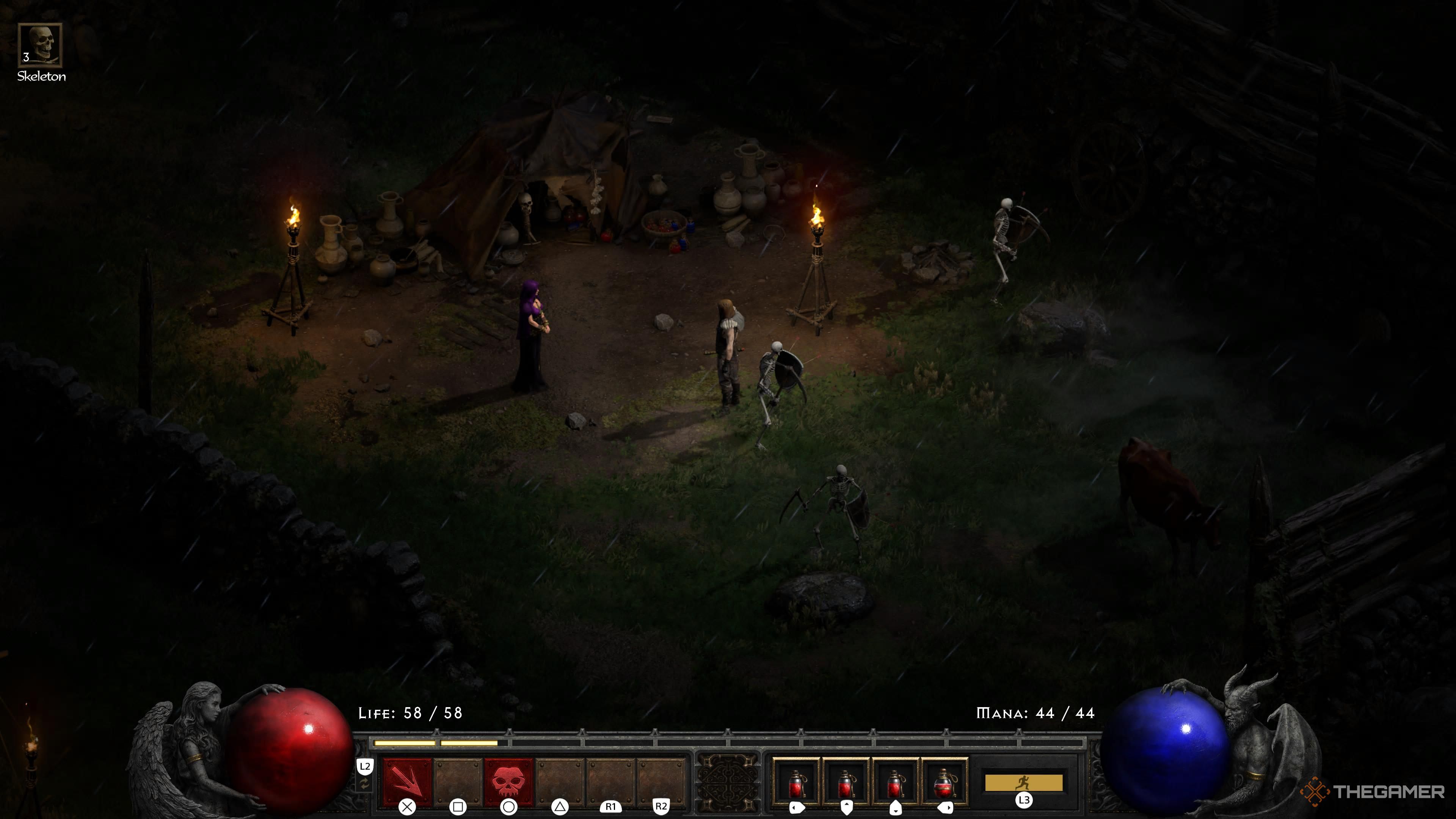
Task: Toggle the yellow run/walk indicator
Action: tap(1023, 783)
